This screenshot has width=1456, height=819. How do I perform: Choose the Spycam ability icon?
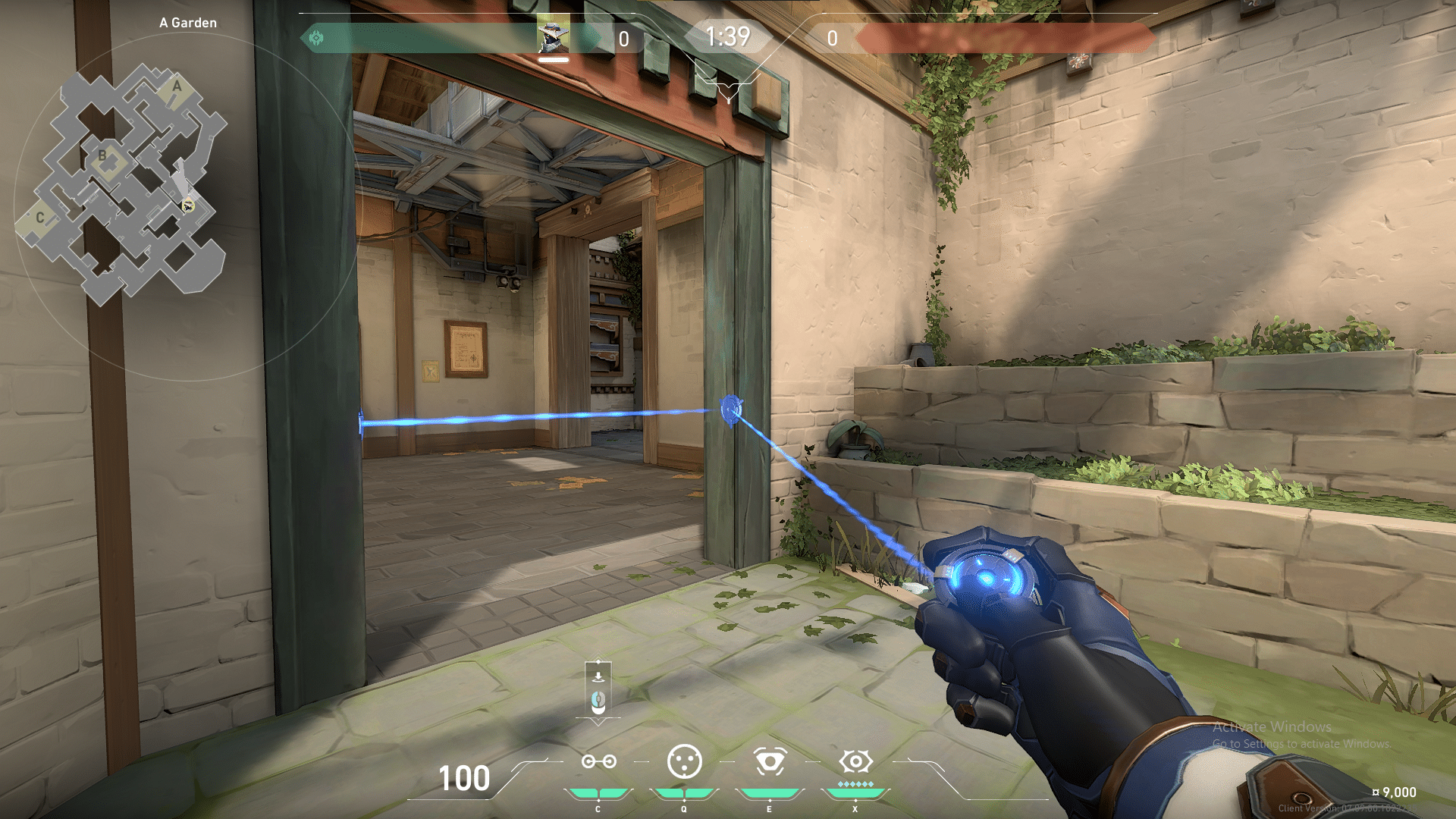(x=770, y=762)
